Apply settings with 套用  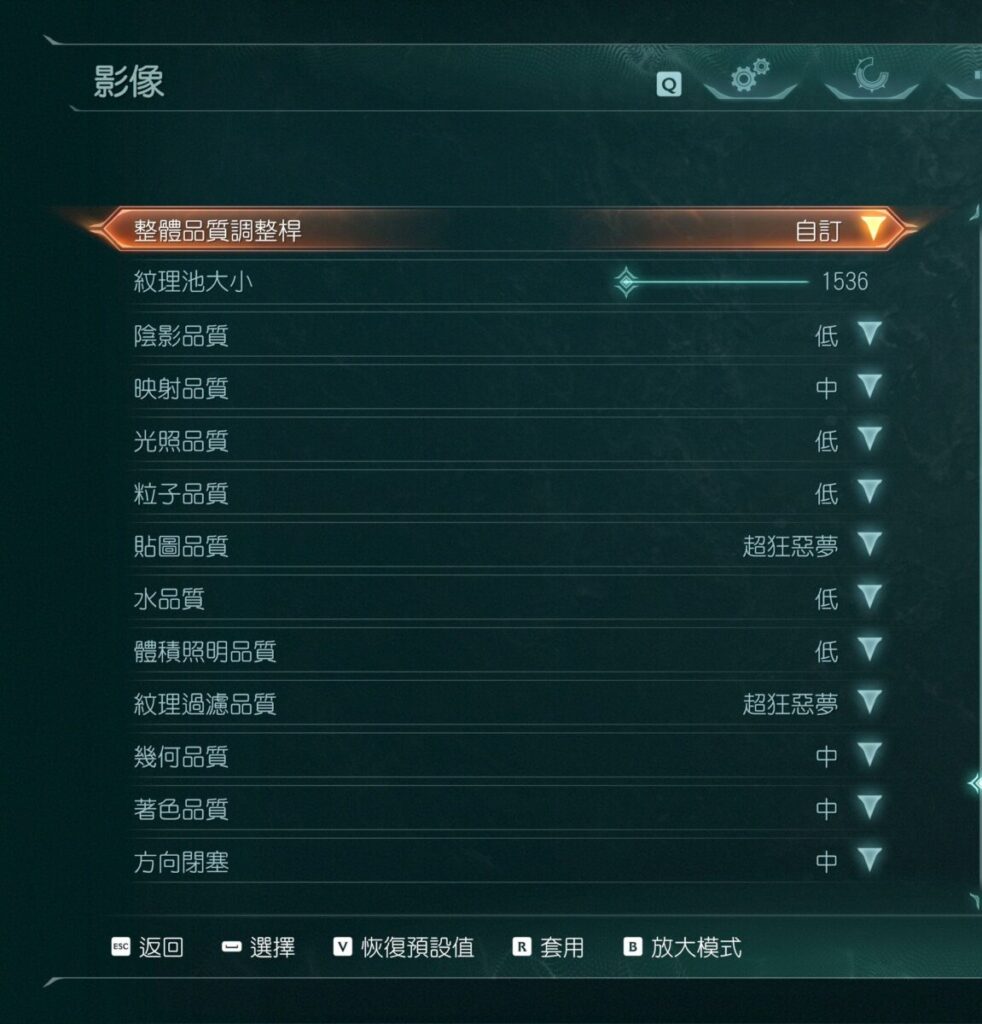pos(548,947)
